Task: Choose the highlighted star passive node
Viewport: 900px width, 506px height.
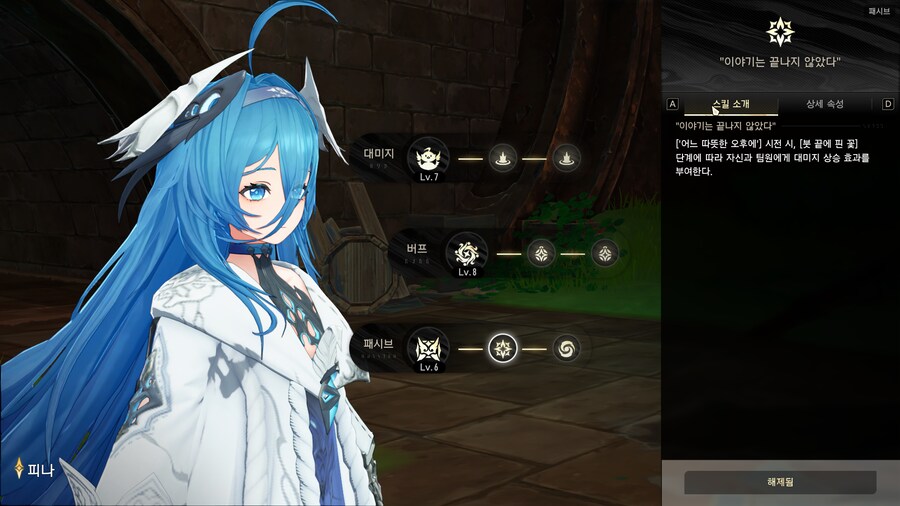Action: 503,348
